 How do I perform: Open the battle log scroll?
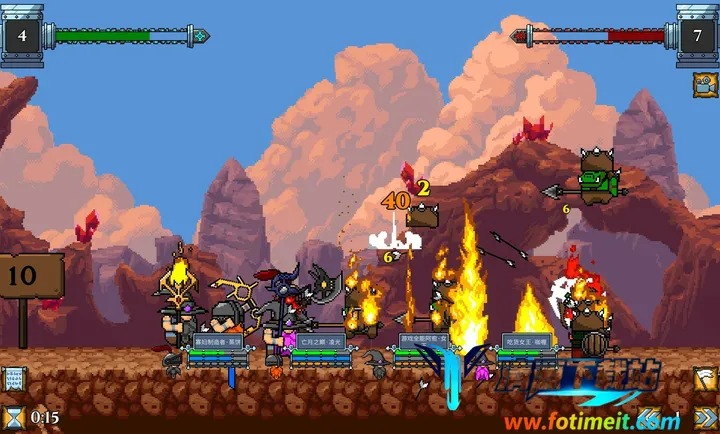point(14,380)
